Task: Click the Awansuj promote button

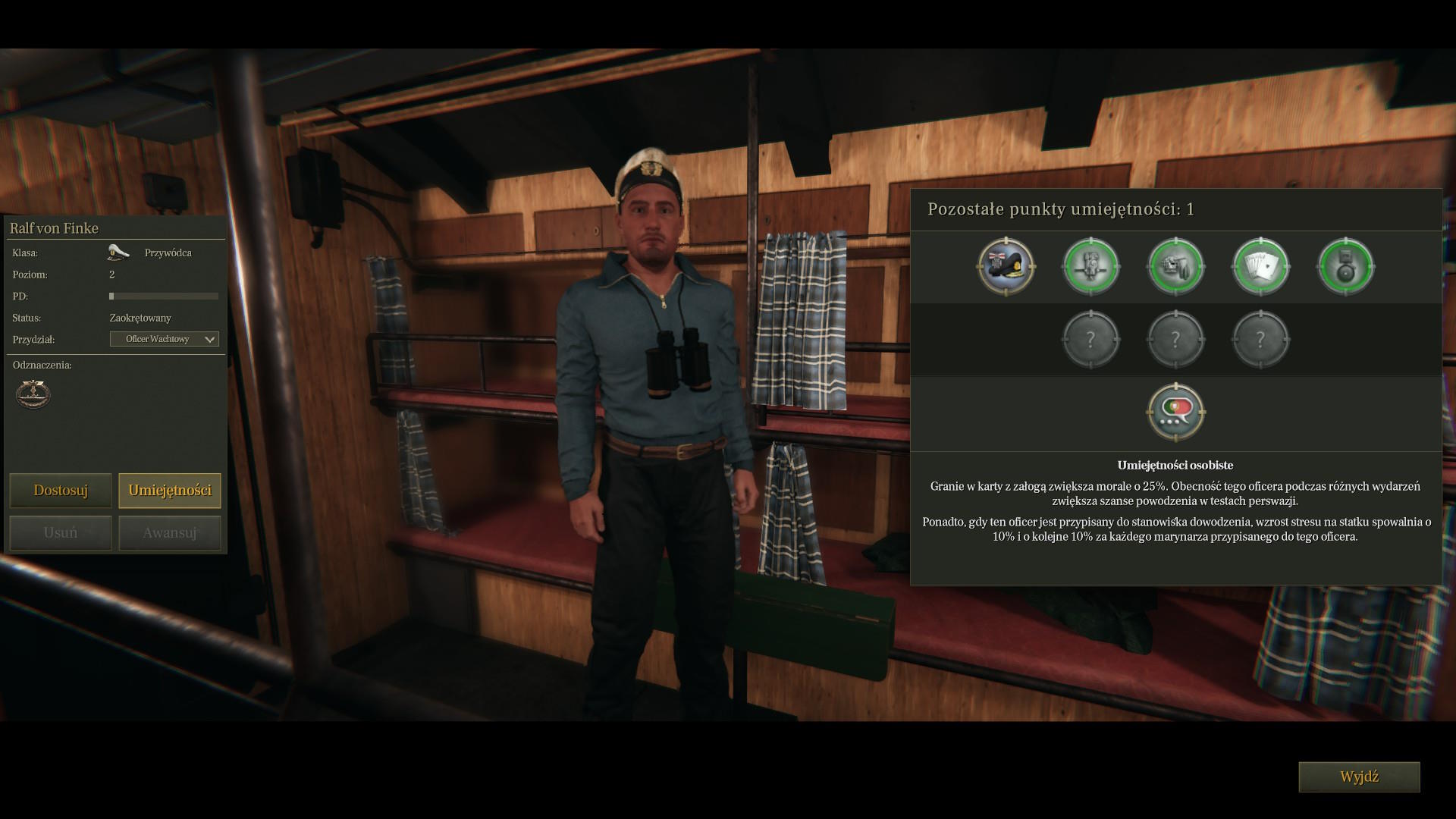Action: tap(170, 533)
